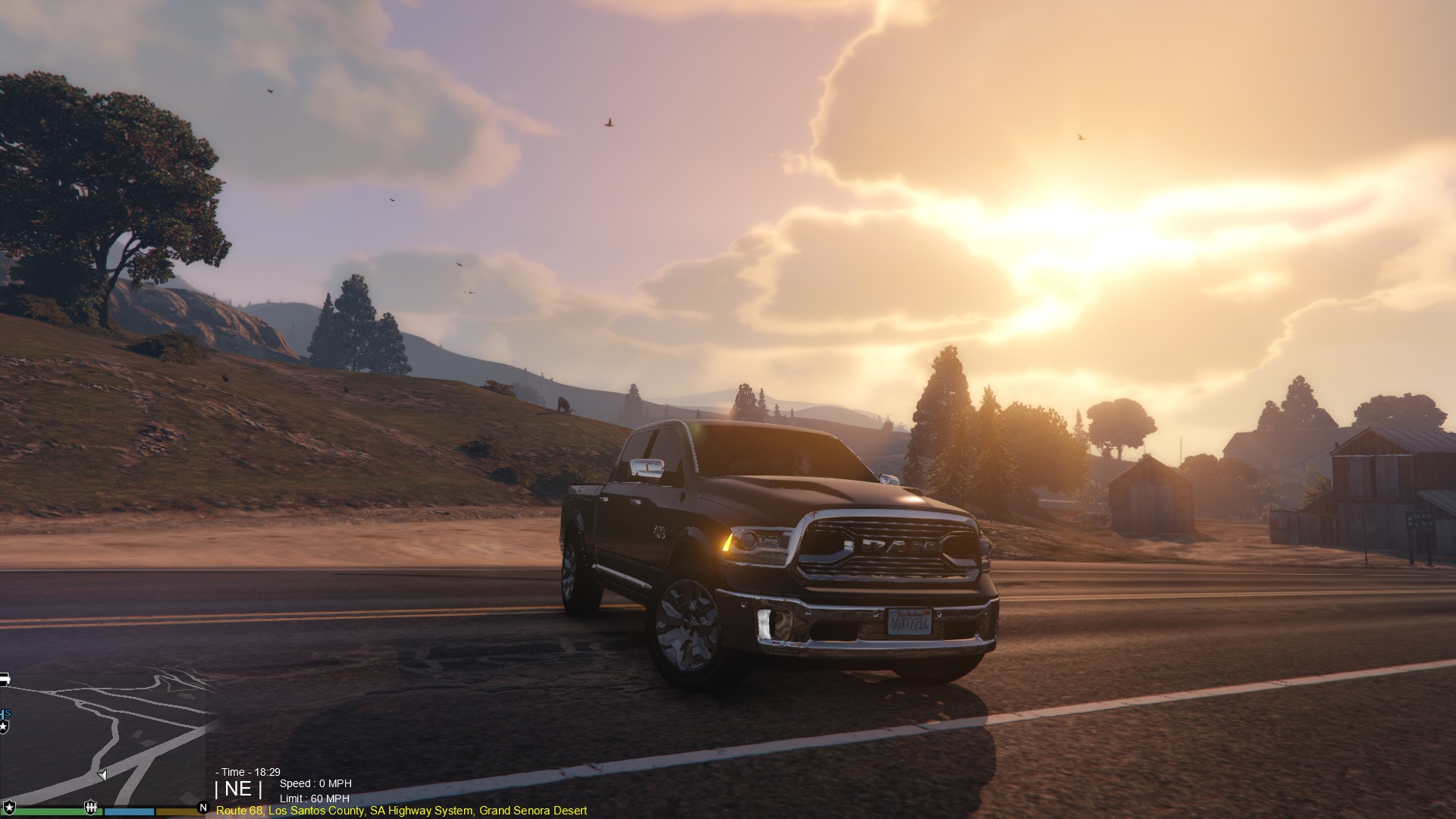Select the white car blip on the minimap
Viewport: 1456px width, 819px height.
(x=4, y=679)
